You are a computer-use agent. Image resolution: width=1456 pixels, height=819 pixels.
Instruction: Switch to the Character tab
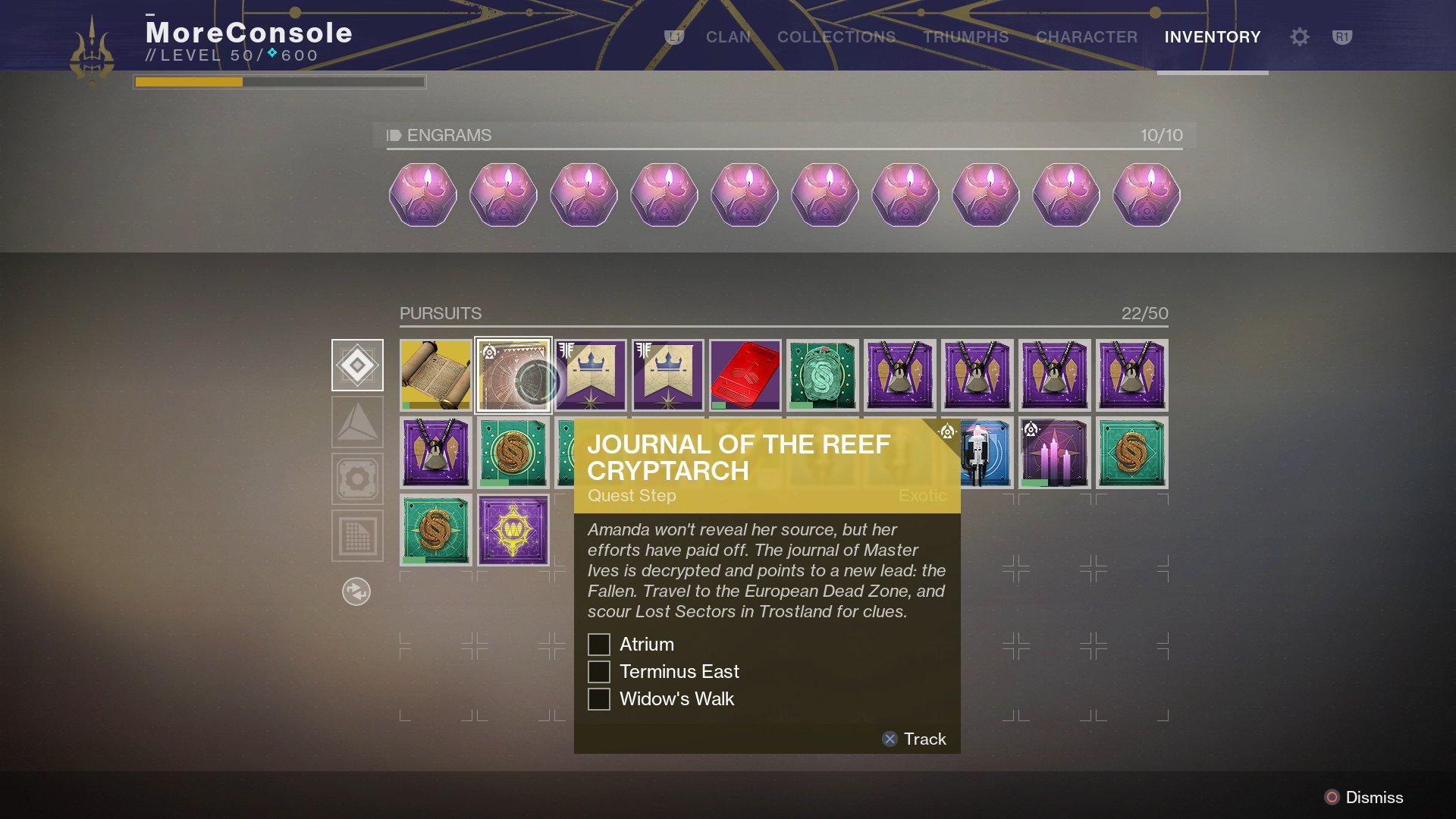click(1086, 36)
